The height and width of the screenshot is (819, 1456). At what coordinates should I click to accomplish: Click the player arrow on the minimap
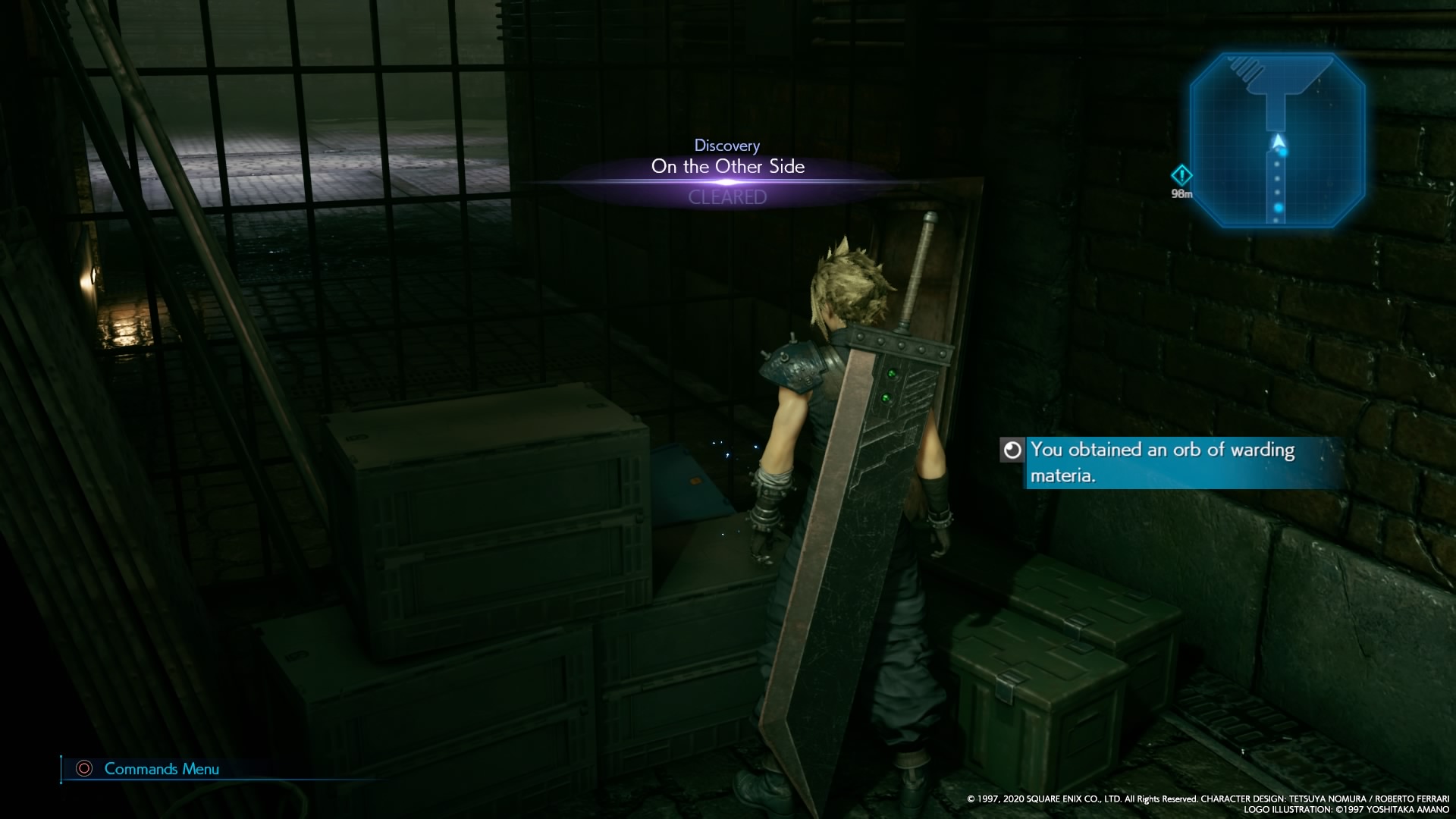pos(1279,141)
